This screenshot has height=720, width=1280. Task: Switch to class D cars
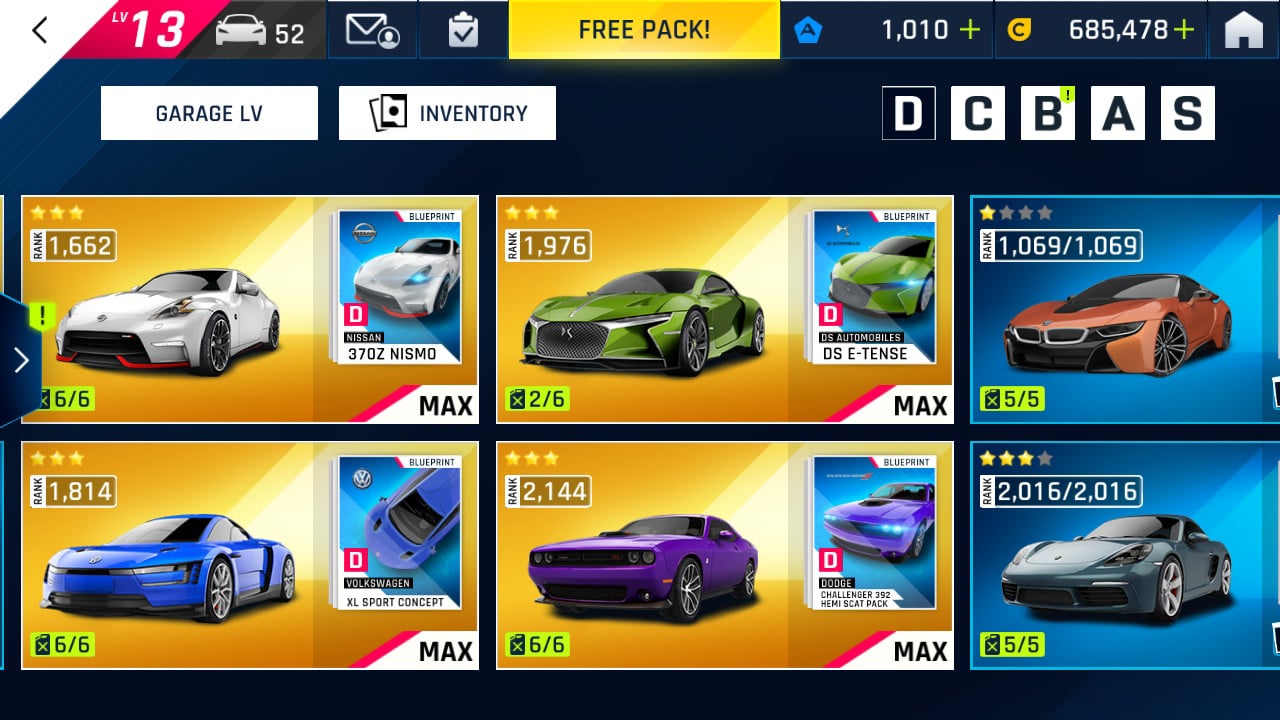908,113
